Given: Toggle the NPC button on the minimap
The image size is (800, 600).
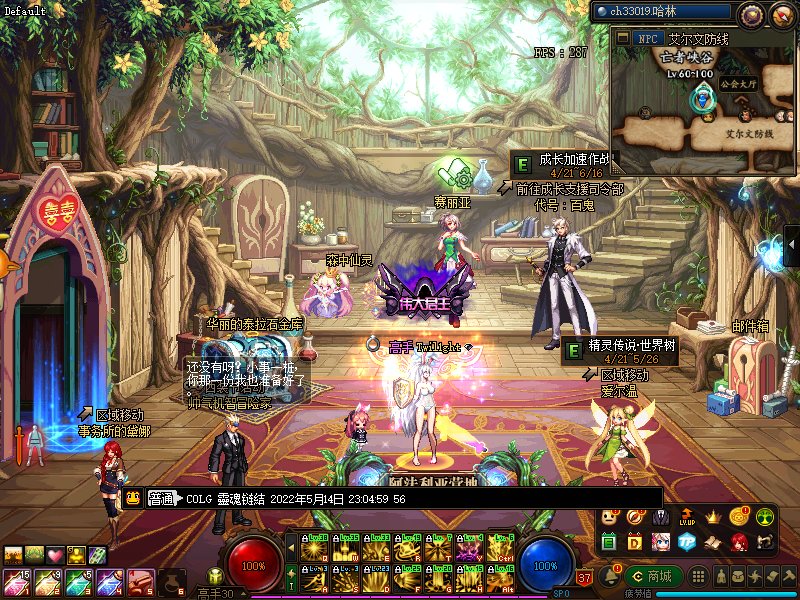Looking at the screenshot, I should [647, 38].
